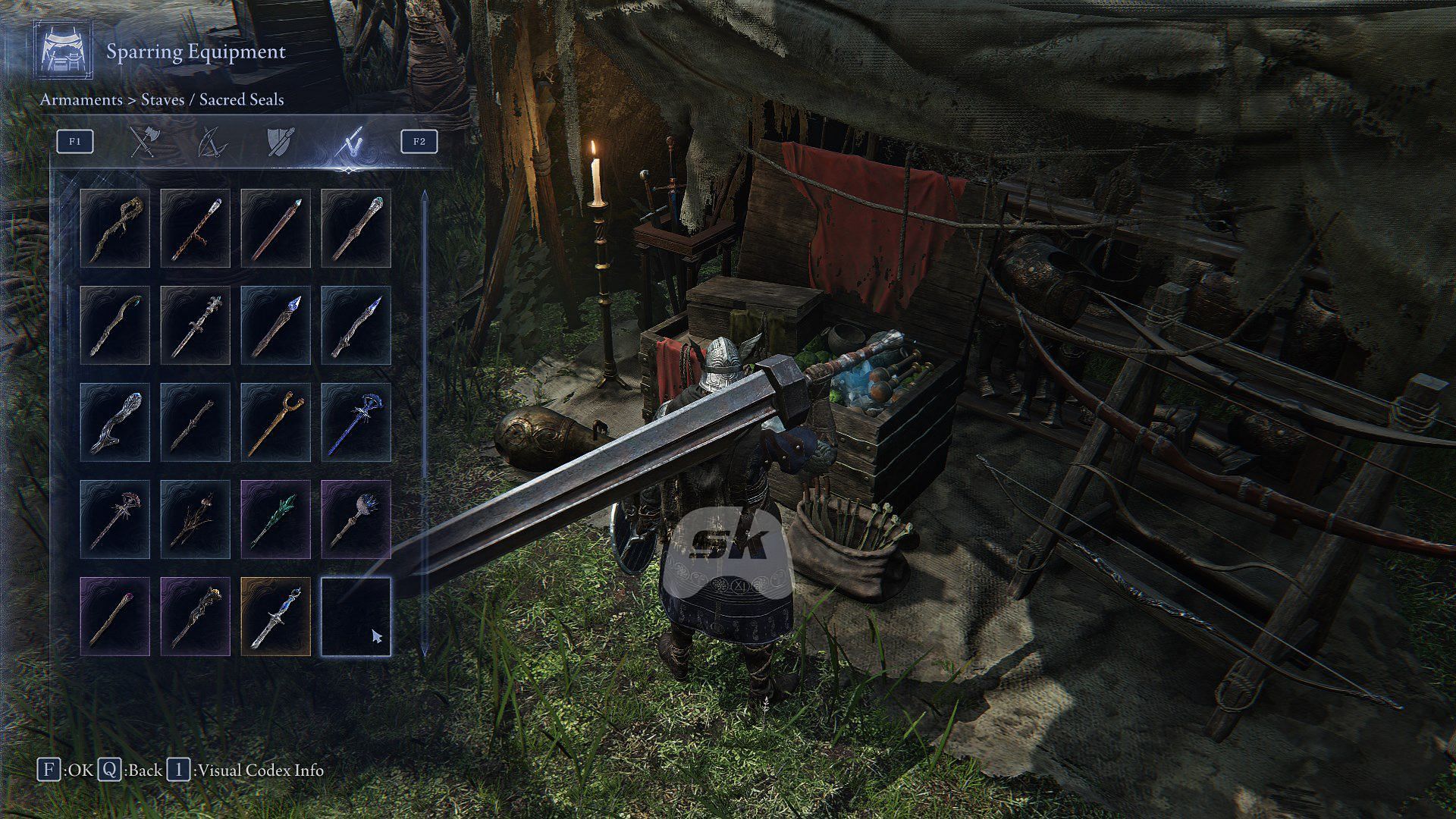This screenshot has height=819, width=1456.
Task: Choose the rope-wrapped staff with crystal tip
Action: (196, 228)
